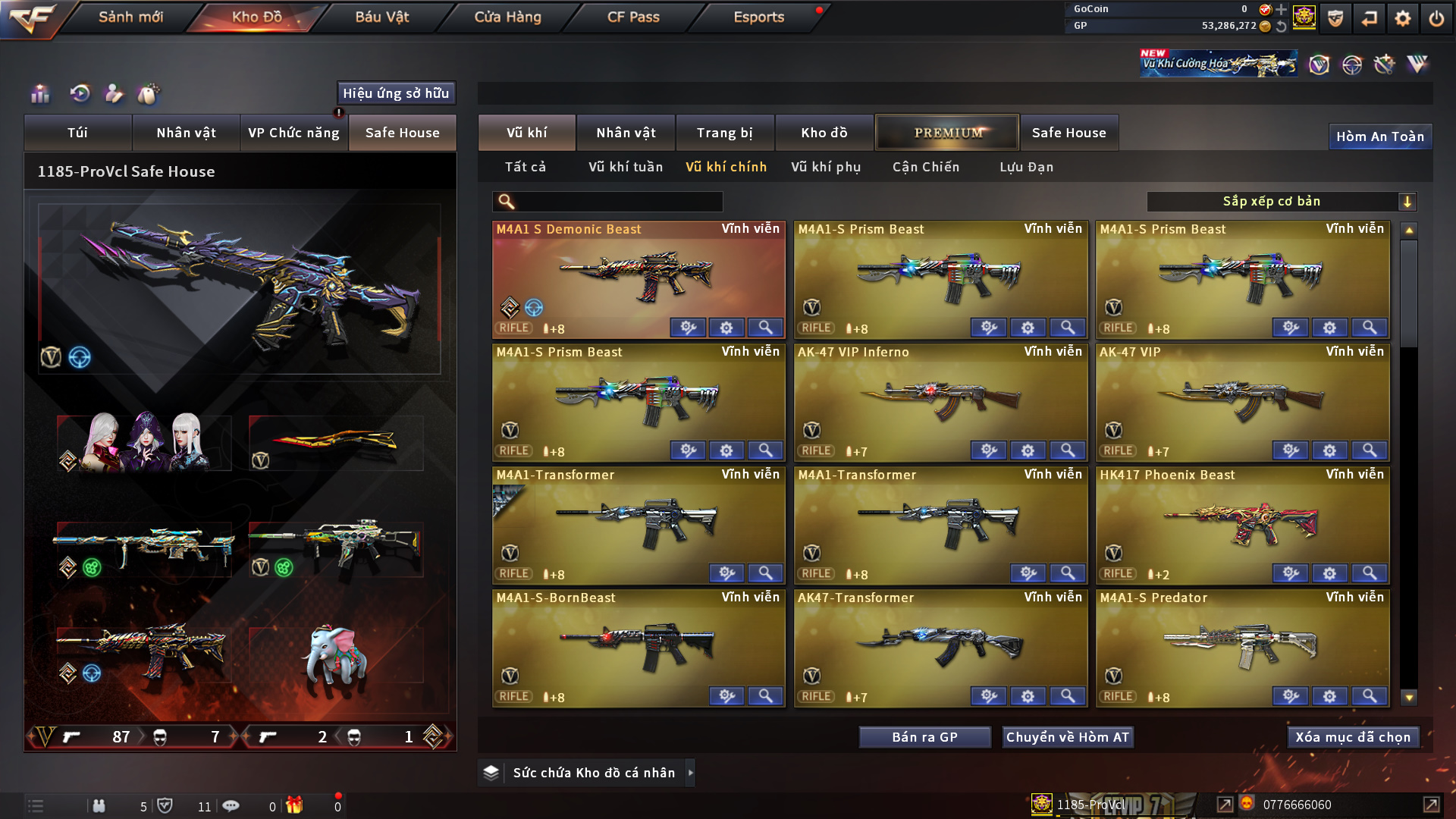
Task: Click Chuyển về Hòm AT button
Action: (x=1067, y=737)
